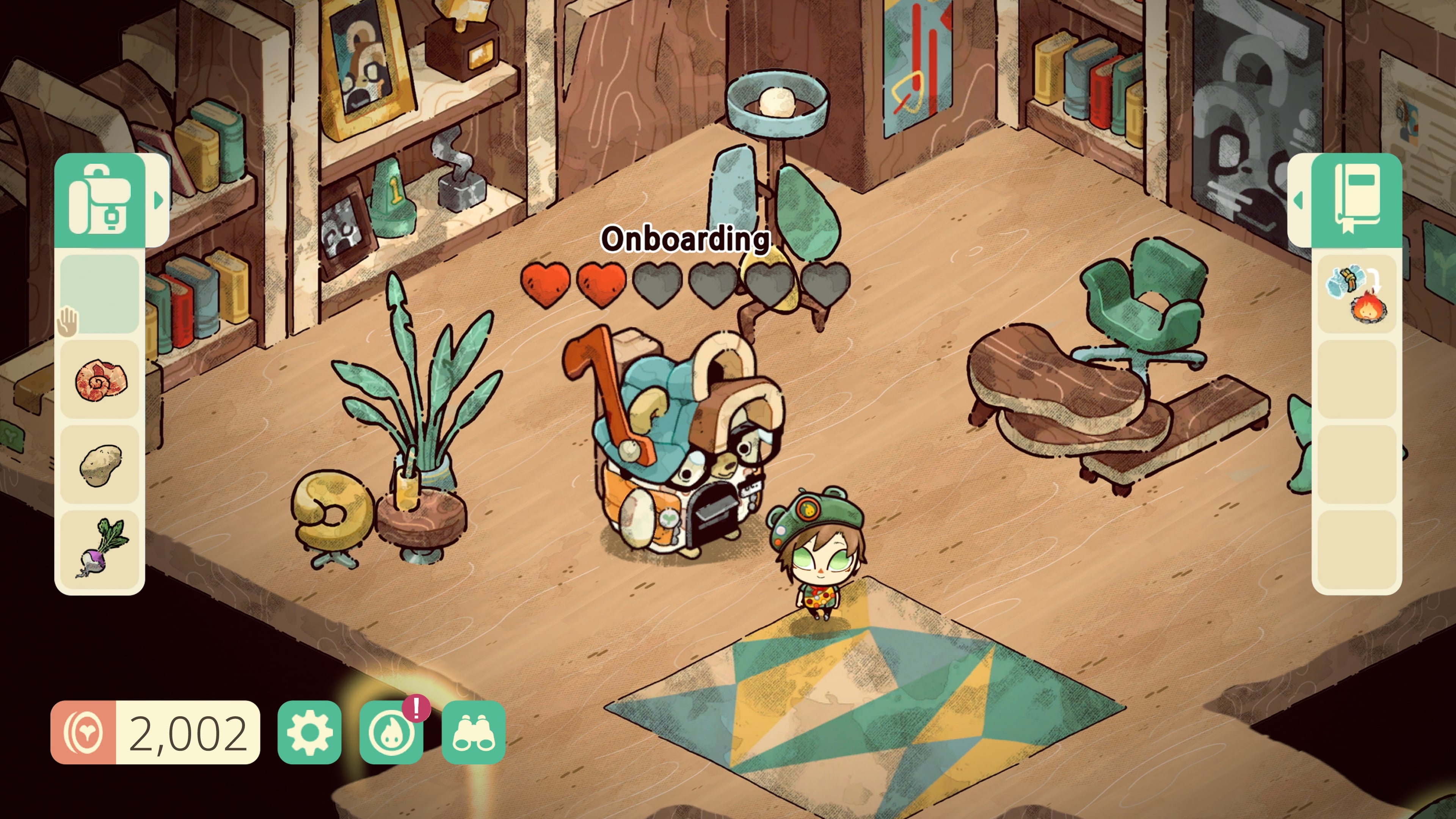Open the settings gear menu

pos(309,733)
